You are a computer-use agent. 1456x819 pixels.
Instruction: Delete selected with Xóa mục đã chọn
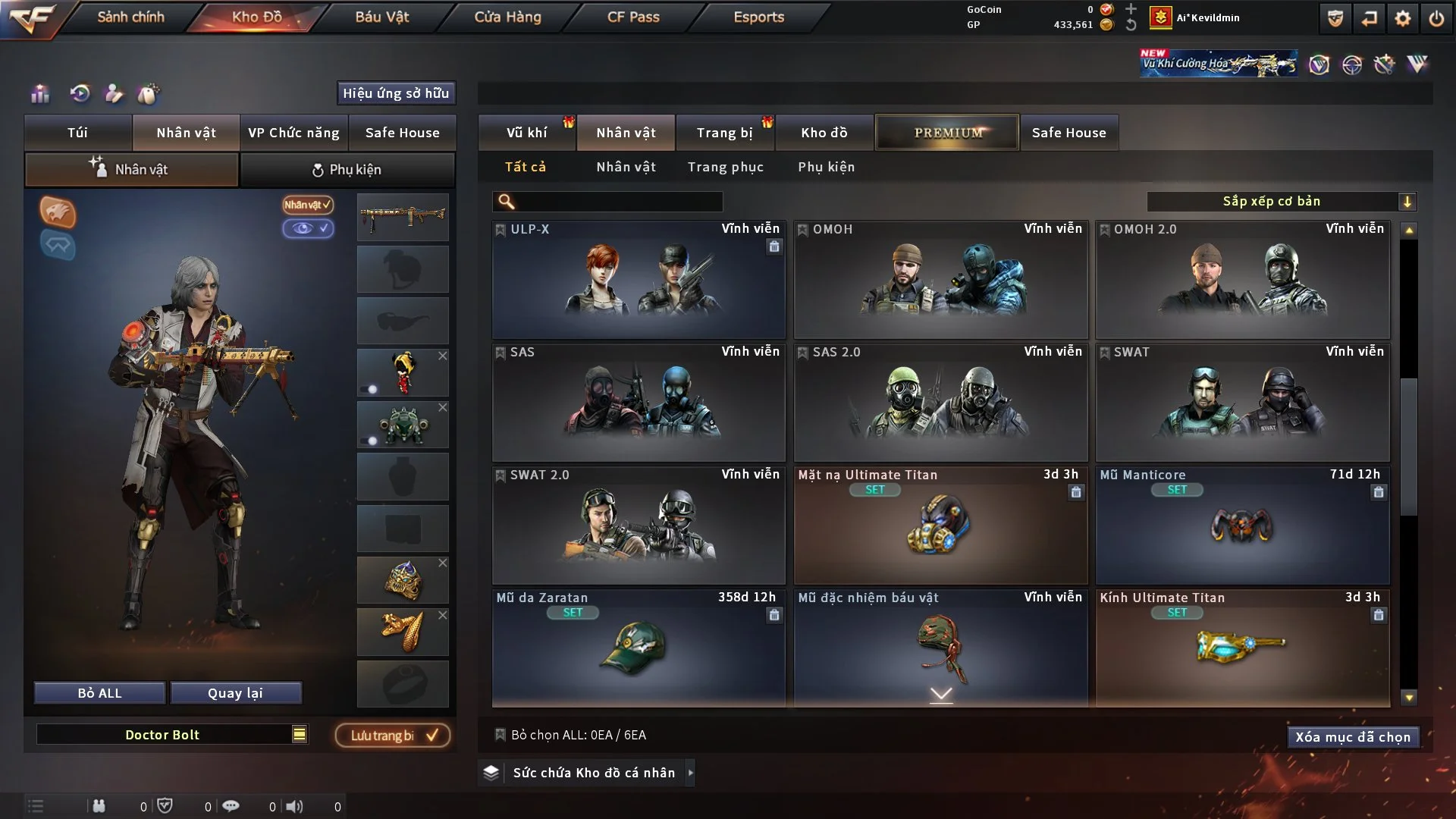pyautogui.click(x=1352, y=737)
